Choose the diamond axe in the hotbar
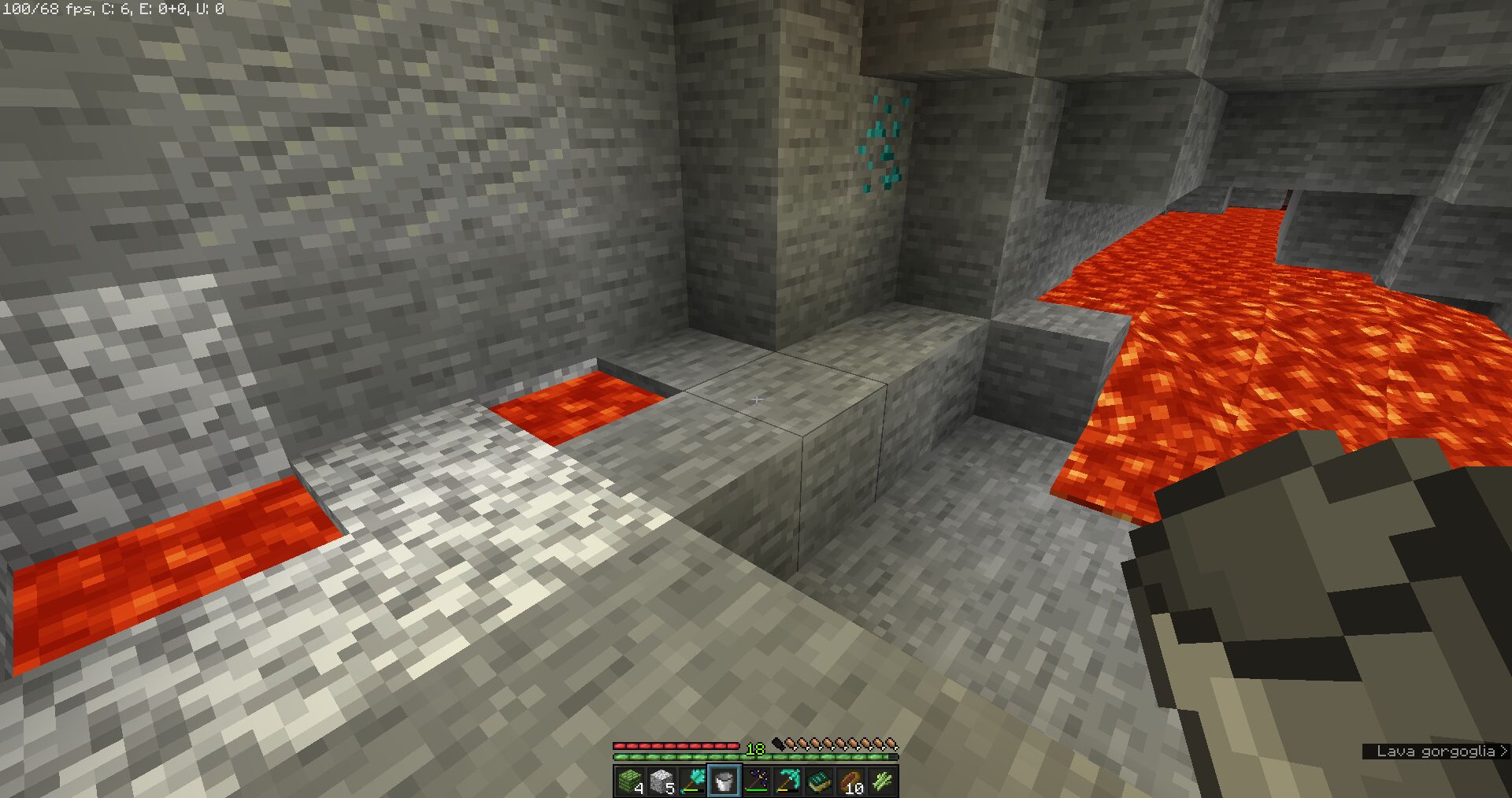 coord(693,781)
